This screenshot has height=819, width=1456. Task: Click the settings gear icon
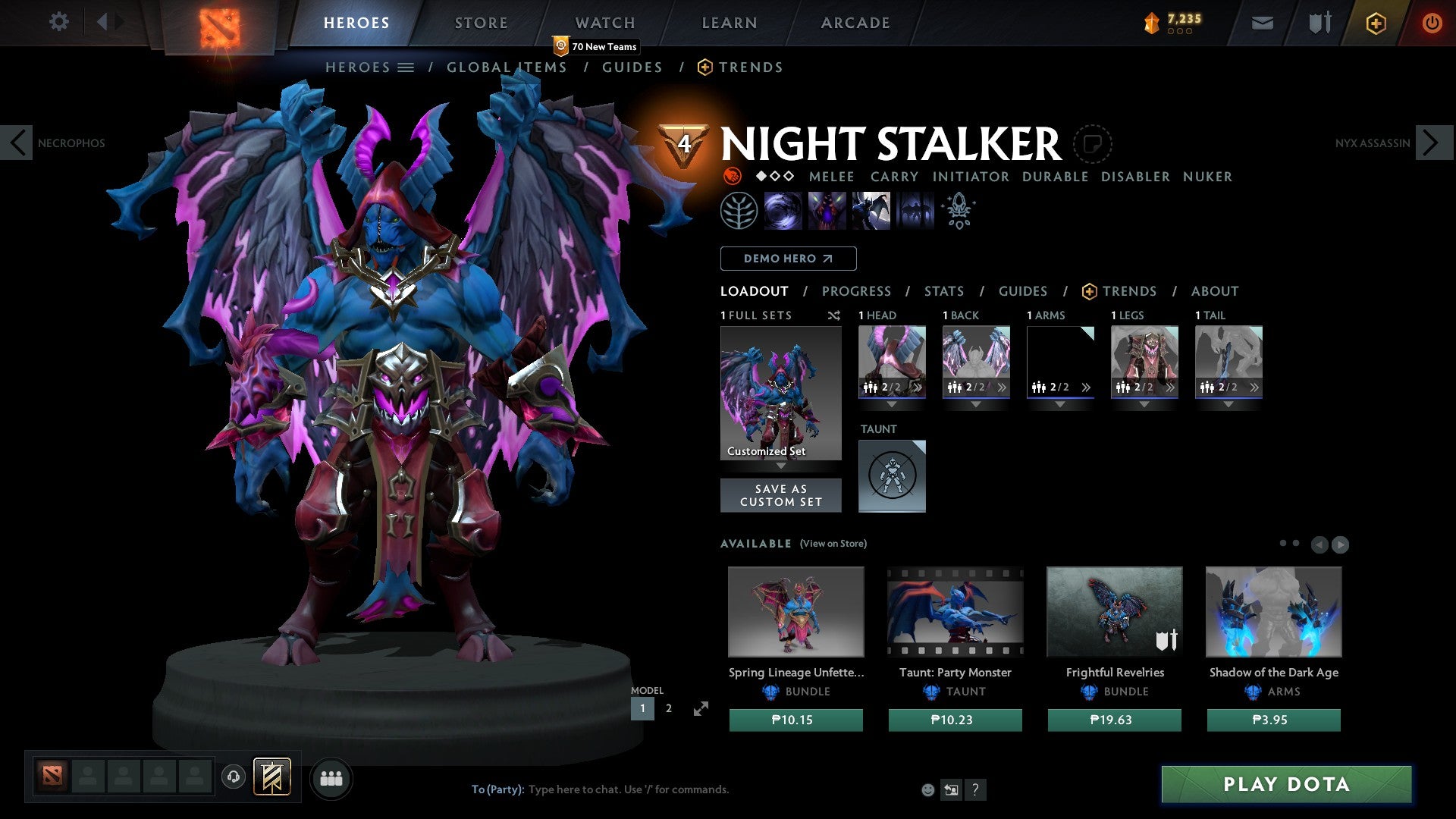point(58,22)
